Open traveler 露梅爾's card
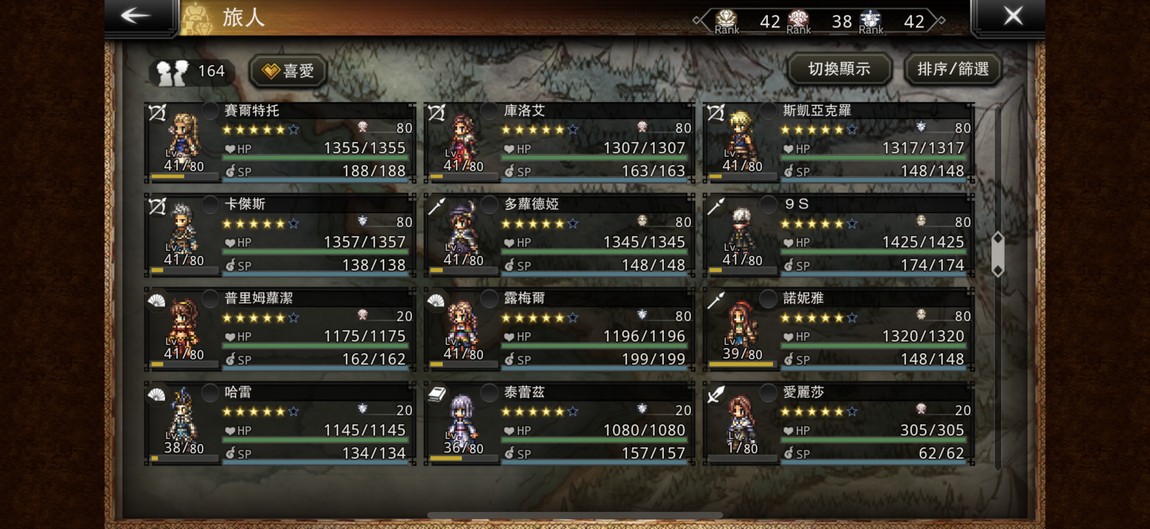This screenshot has width=1150, height=529. tap(559, 330)
